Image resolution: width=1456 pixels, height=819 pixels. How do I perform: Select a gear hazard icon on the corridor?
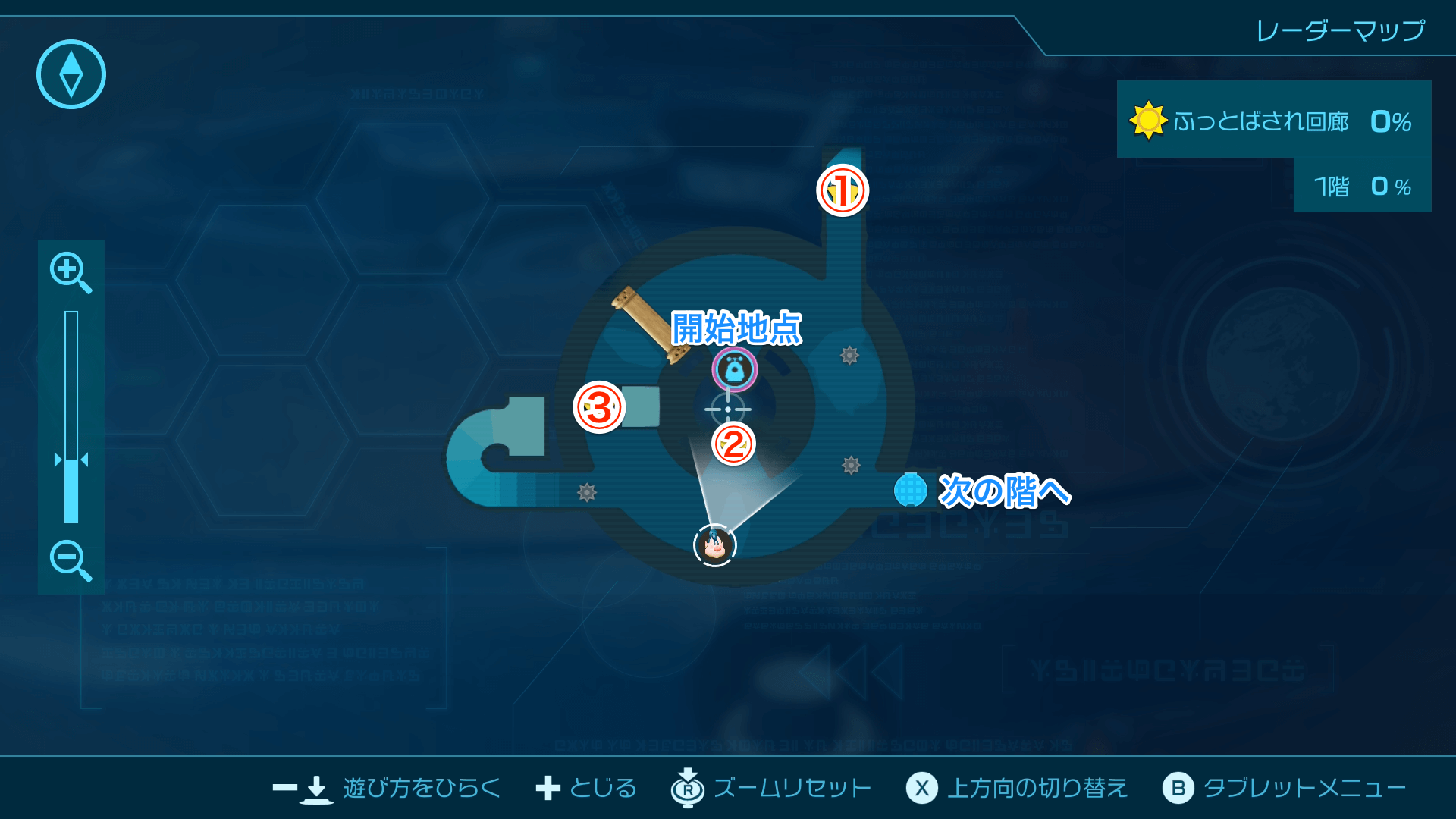pyautogui.click(x=848, y=353)
